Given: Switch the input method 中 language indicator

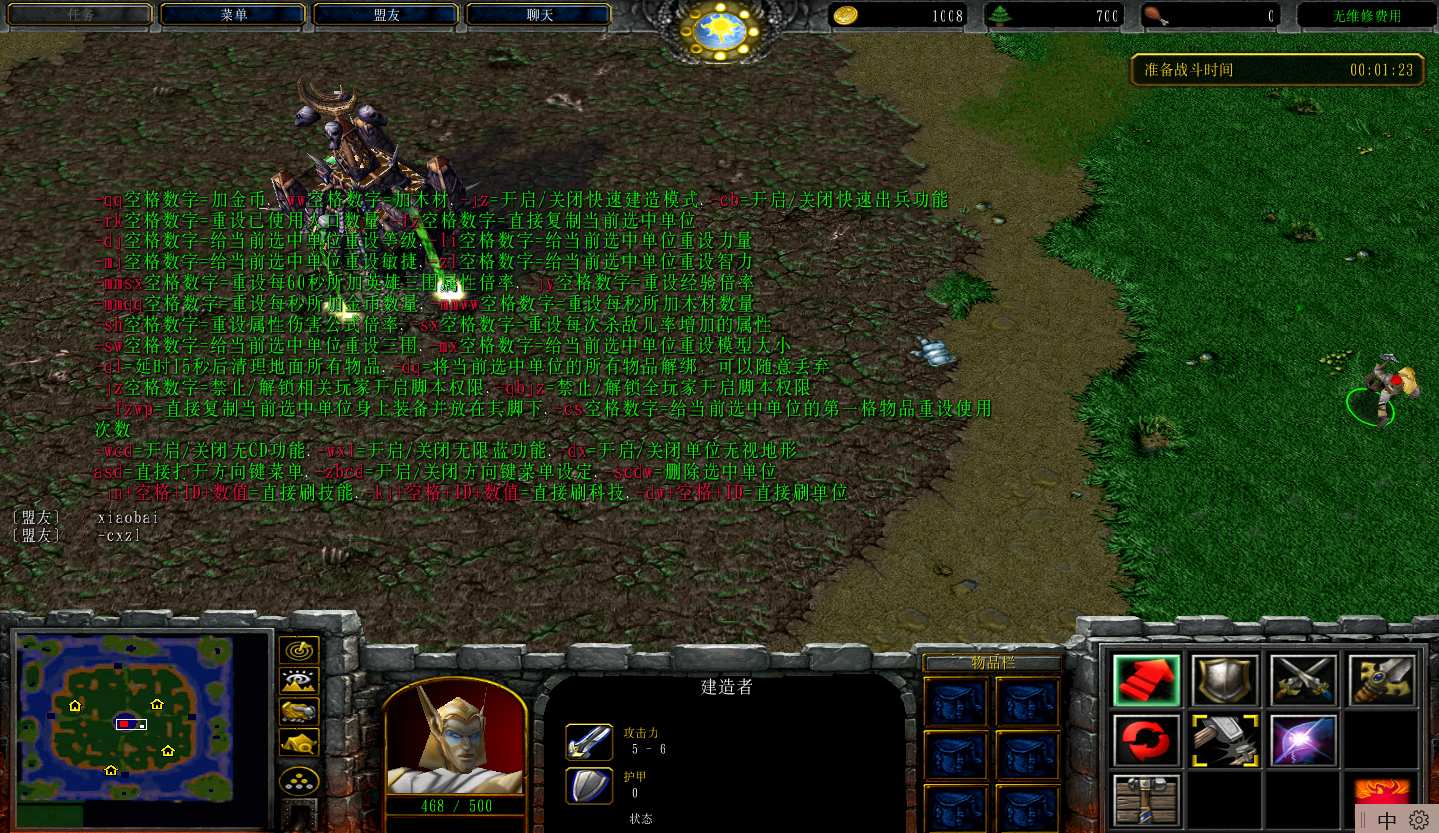Looking at the screenshot, I should coord(1387,820).
